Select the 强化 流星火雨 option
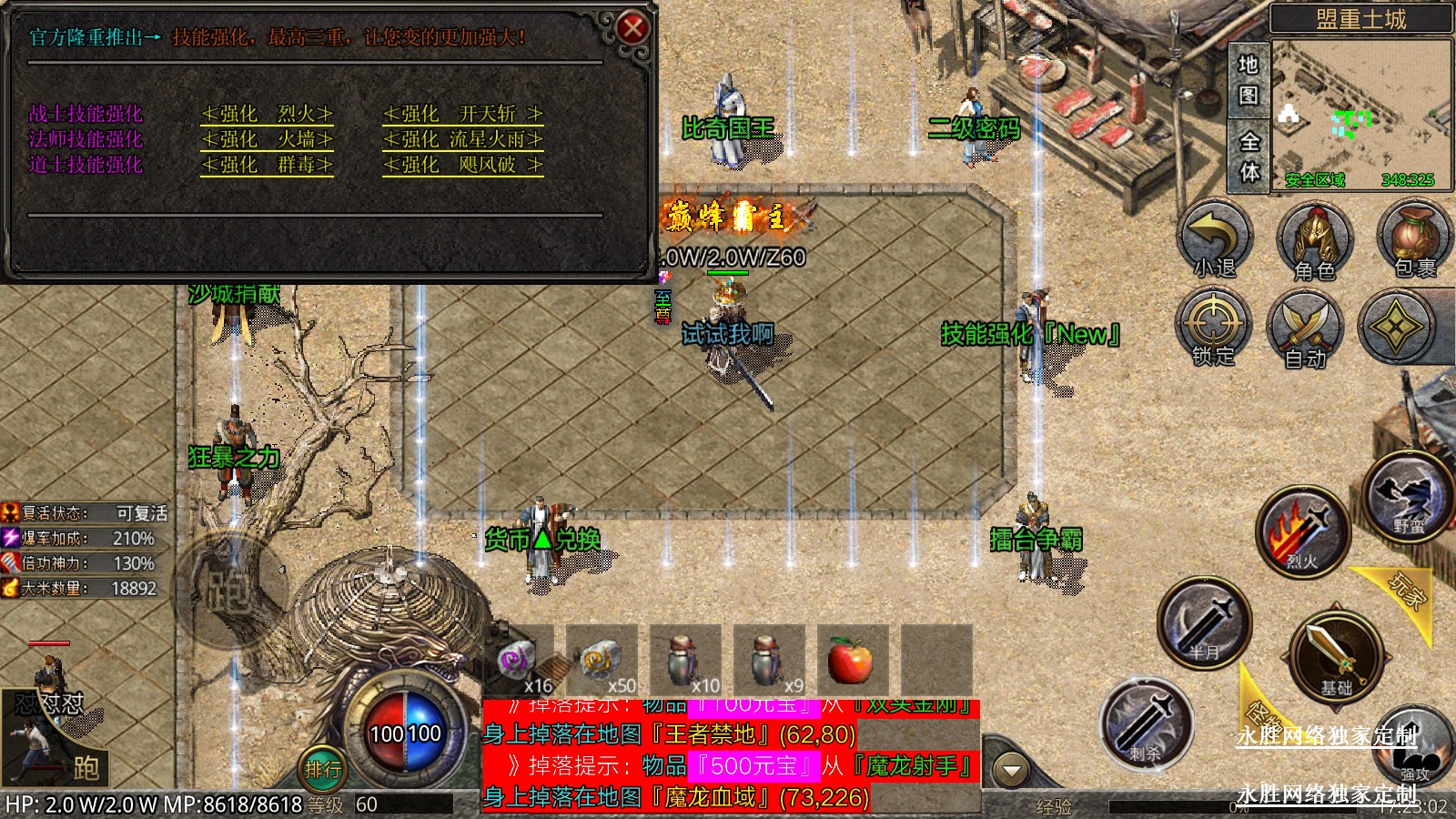The height and width of the screenshot is (819, 1456). (x=462, y=139)
